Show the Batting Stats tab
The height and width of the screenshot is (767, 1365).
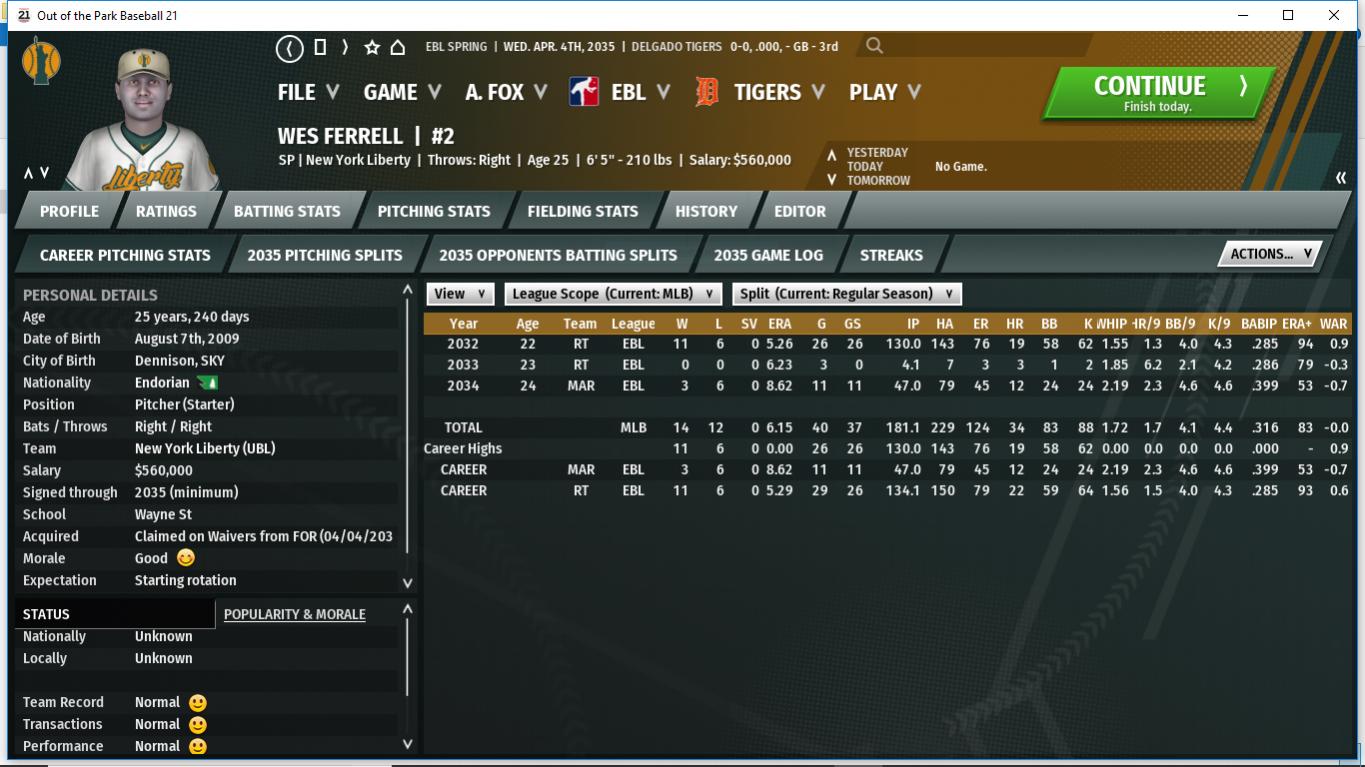coord(287,211)
